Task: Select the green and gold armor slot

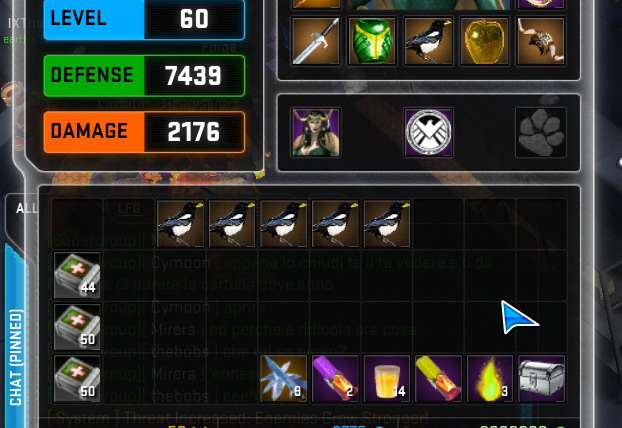Action: (x=368, y=41)
